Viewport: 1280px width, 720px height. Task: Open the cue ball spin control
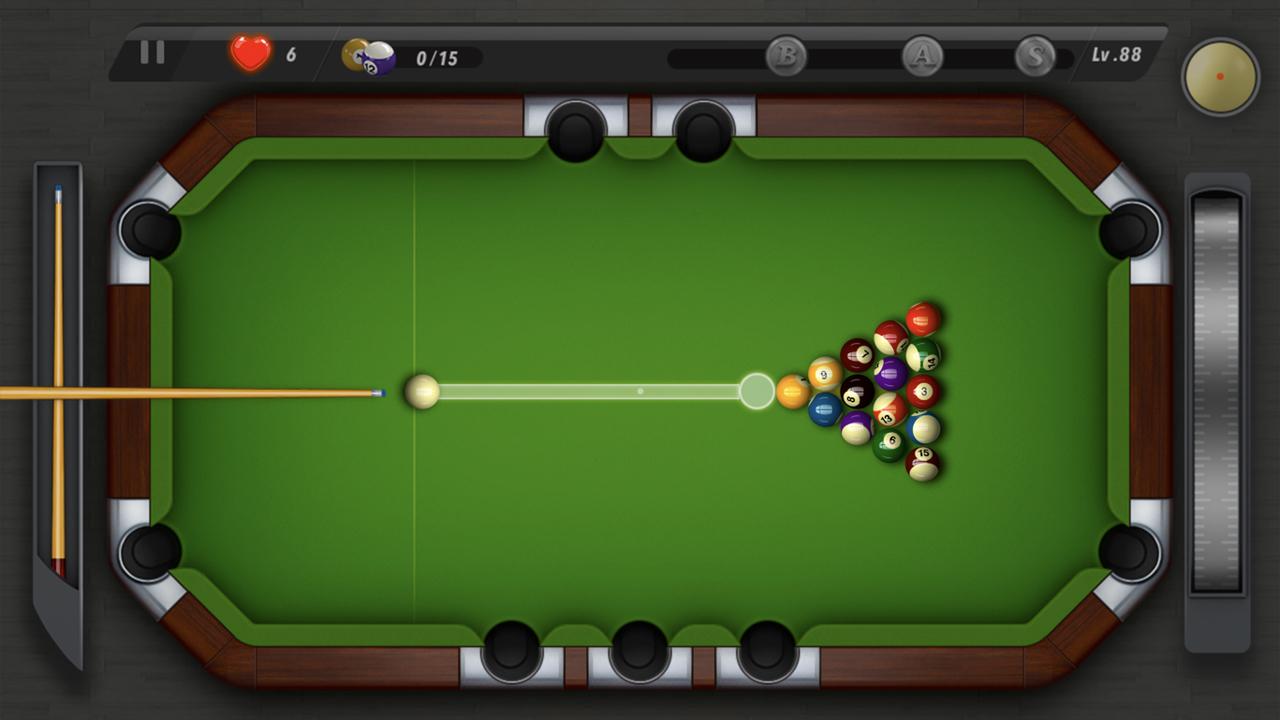coord(1218,76)
